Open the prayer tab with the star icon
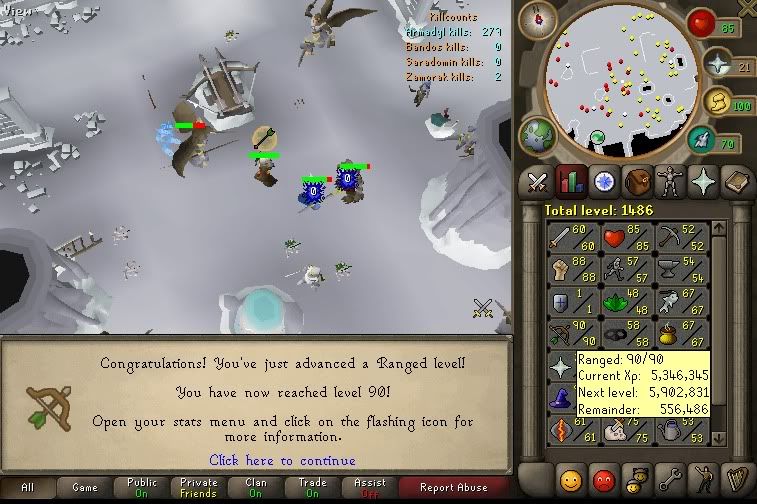Viewport: 757px width, 504px height. click(703, 181)
